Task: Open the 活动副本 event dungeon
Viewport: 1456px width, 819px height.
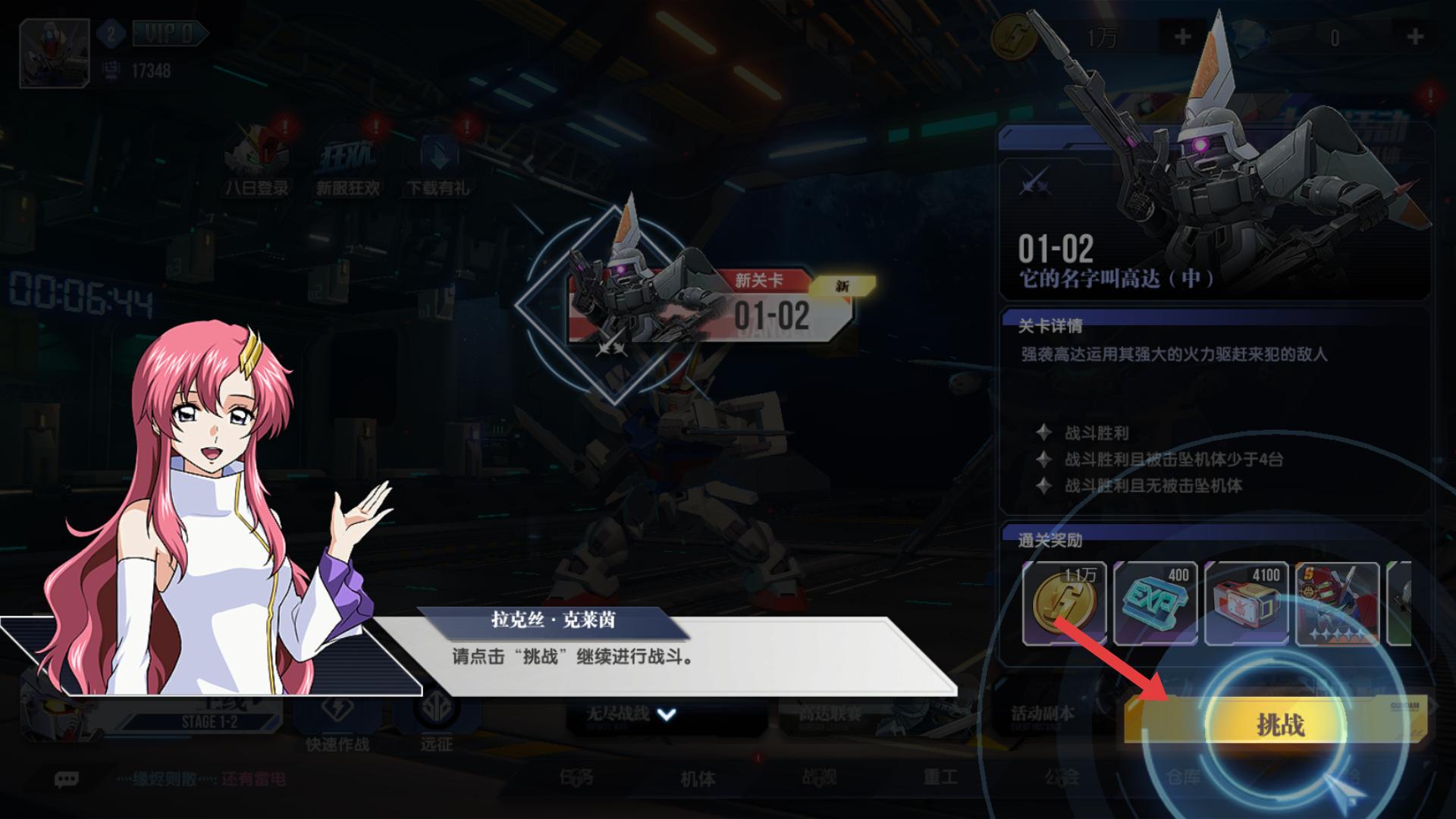Action: (x=1043, y=714)
